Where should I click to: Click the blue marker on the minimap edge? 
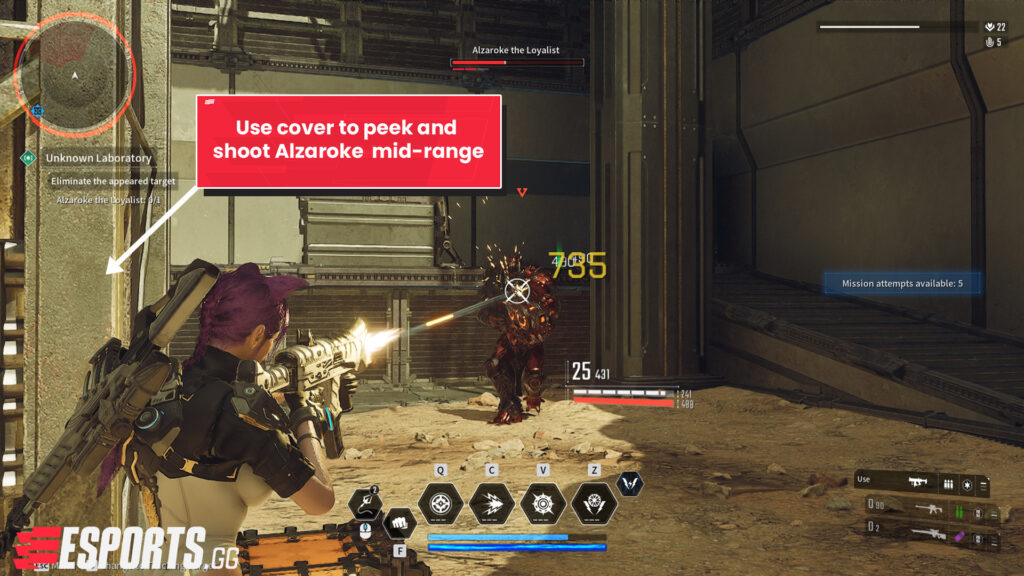pyautogui.click(x=37, y=110)
